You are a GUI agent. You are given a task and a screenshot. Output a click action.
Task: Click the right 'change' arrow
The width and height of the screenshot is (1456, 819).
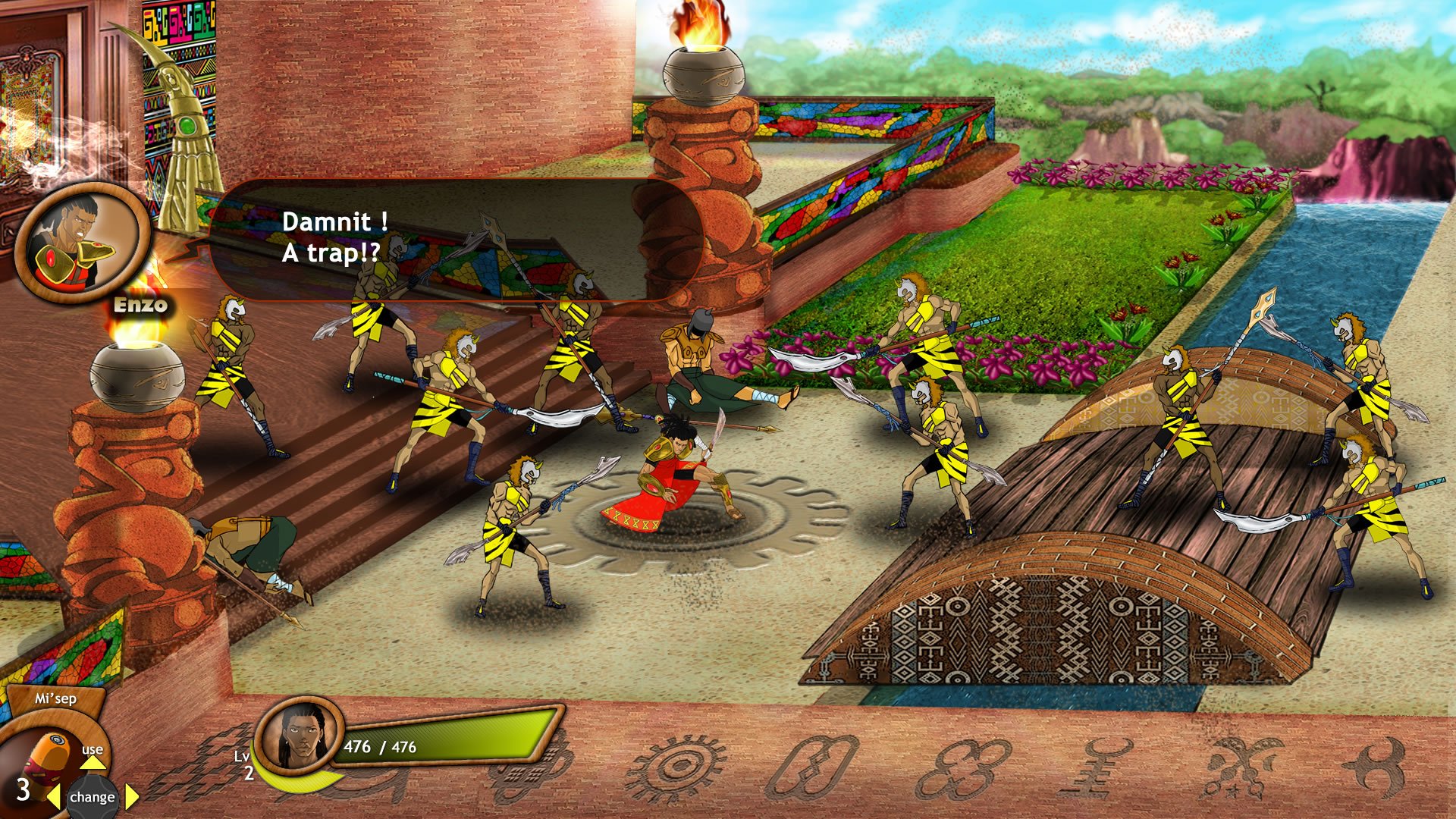pos(130,797)
